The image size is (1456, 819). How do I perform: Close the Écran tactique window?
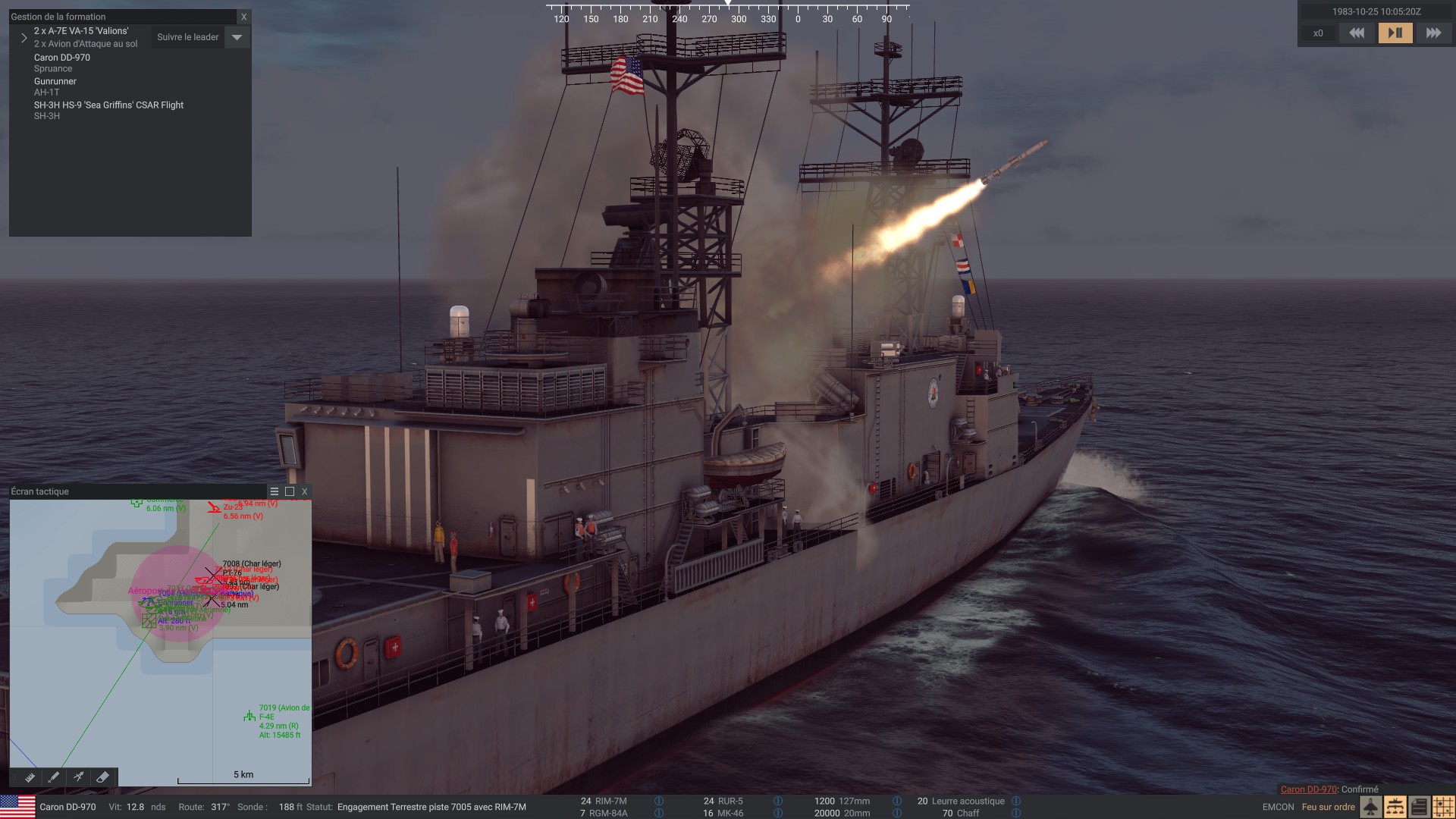click(x=305, y=491)
